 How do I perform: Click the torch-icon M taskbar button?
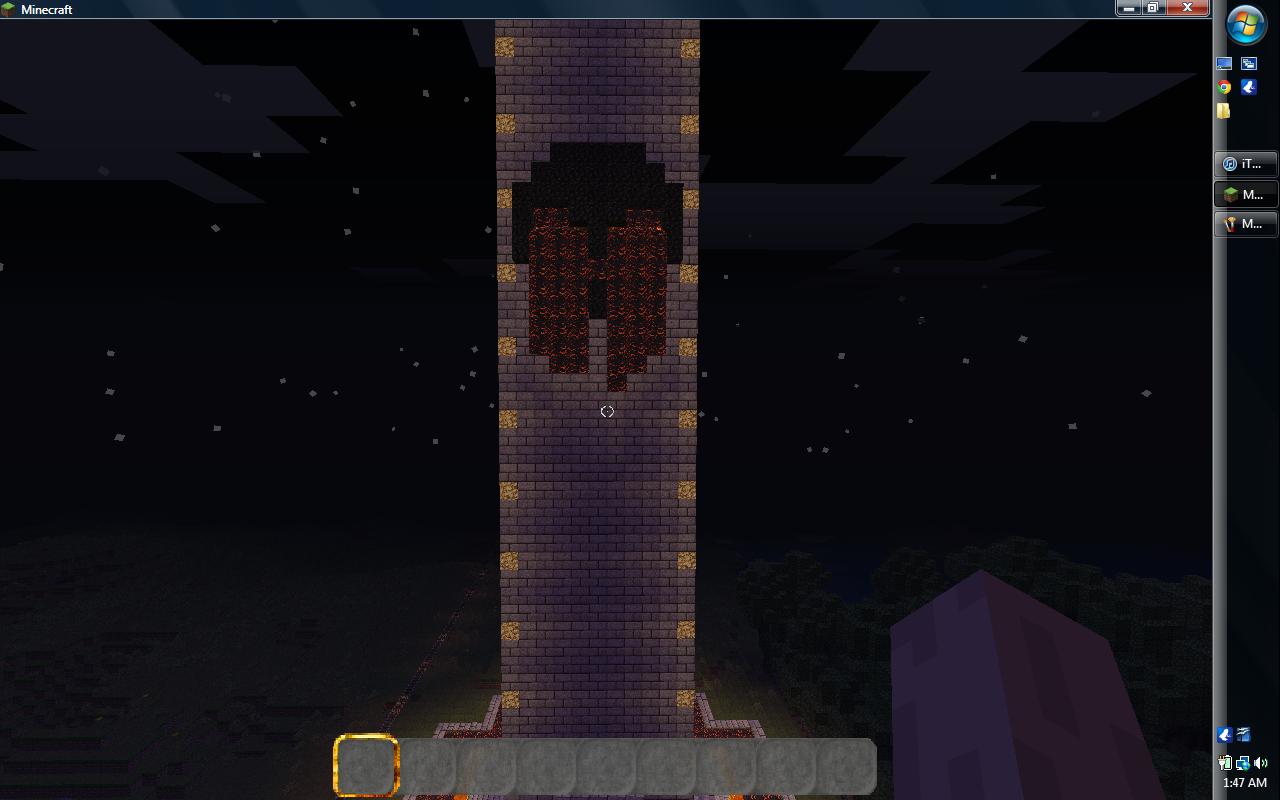coord(1244,223)
